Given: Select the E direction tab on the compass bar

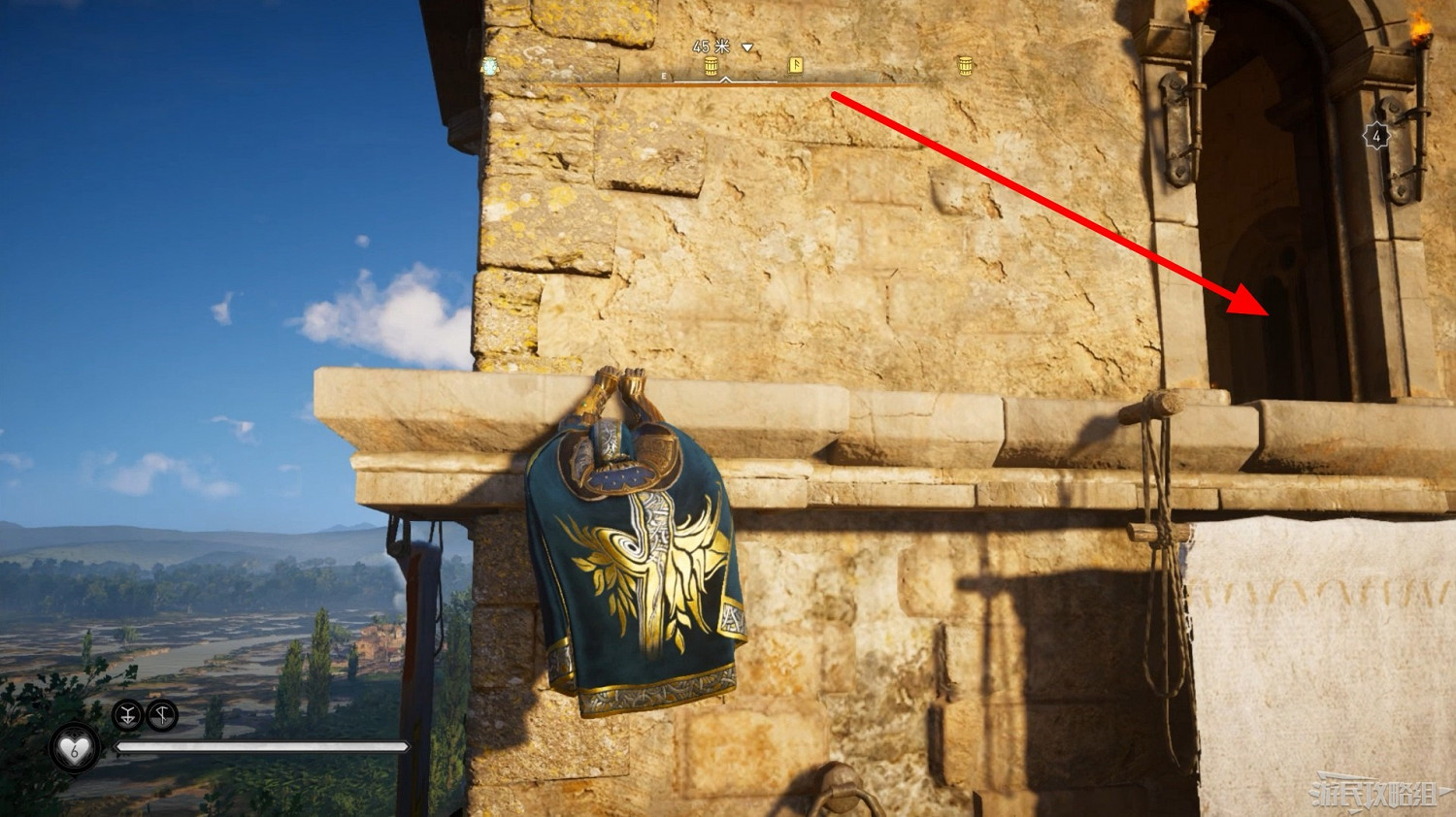Looking at the screenshot, I should coord(664,75).
